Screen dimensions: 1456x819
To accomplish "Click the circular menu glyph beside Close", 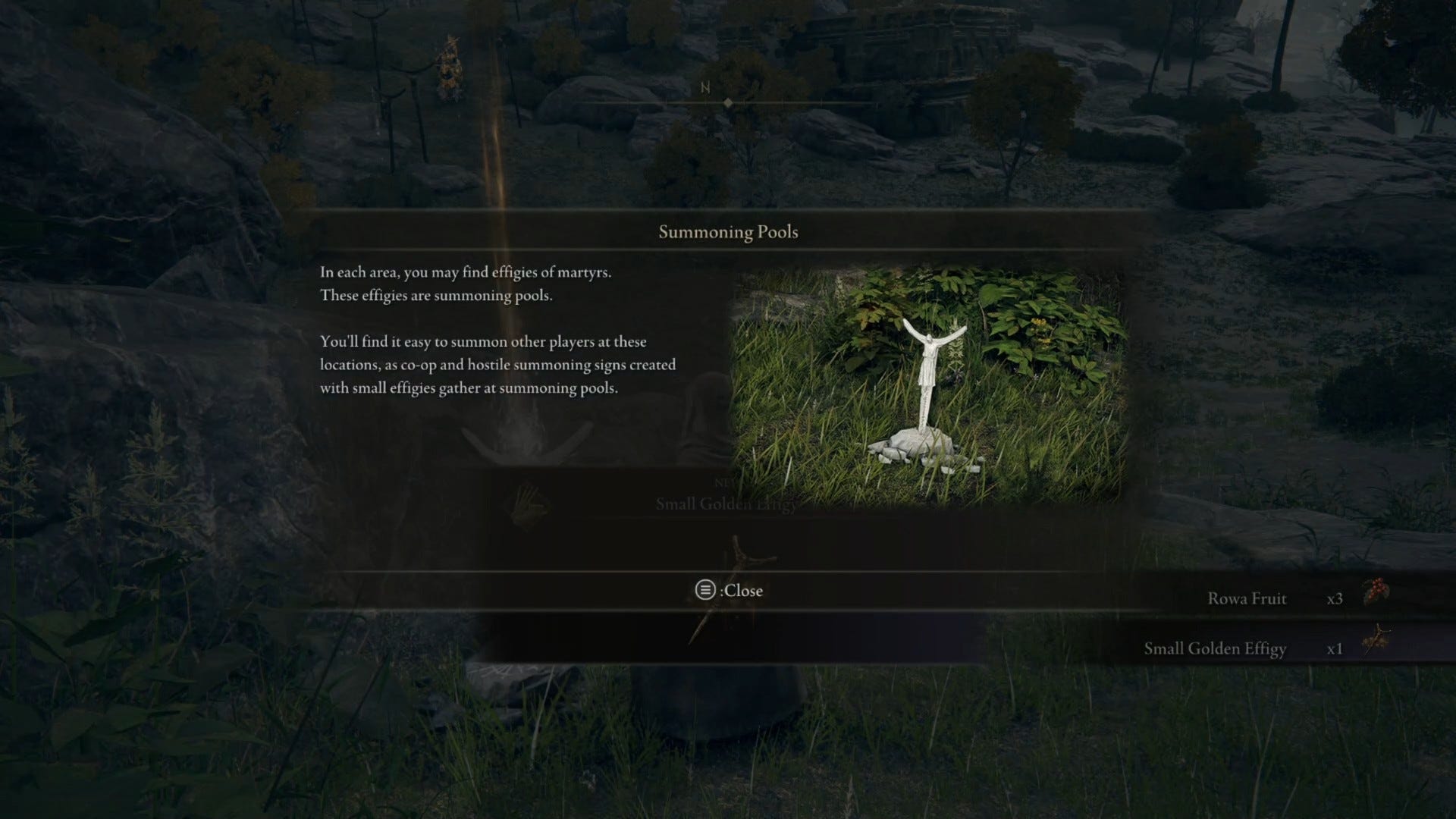I will click(x=704, y=591).
